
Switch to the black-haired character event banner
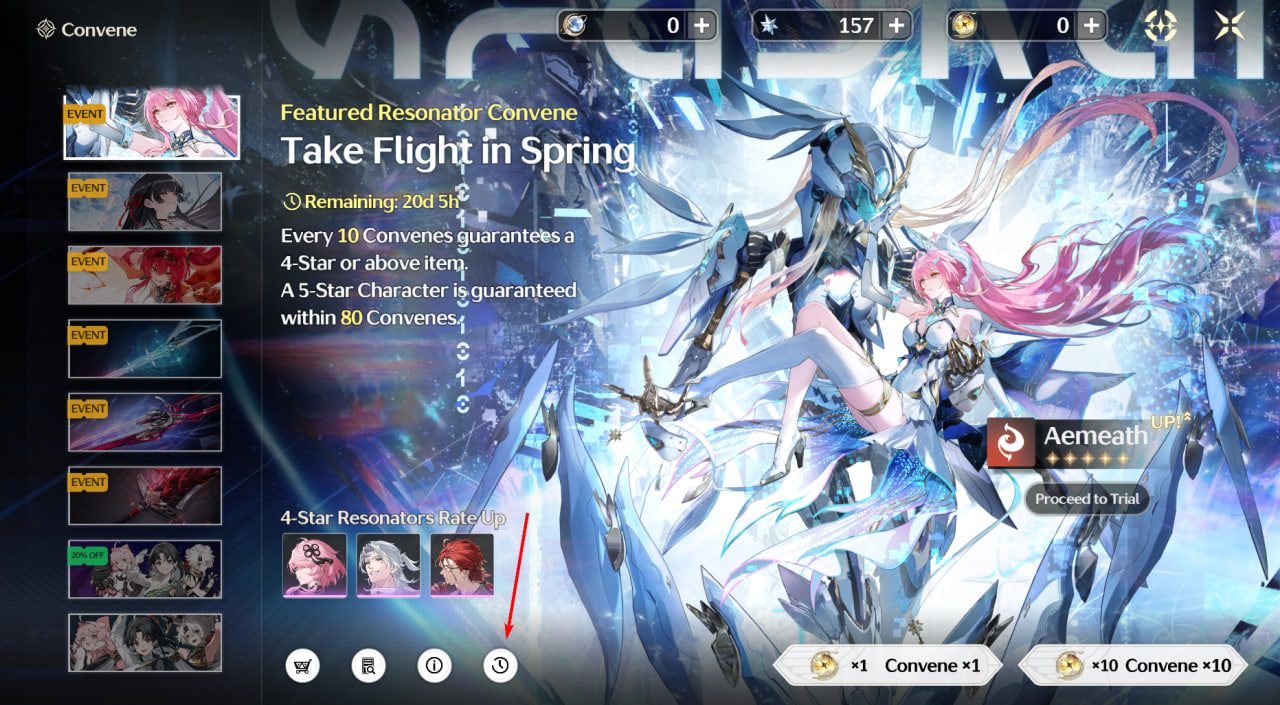pyautogui.click(x=145, y=202)
